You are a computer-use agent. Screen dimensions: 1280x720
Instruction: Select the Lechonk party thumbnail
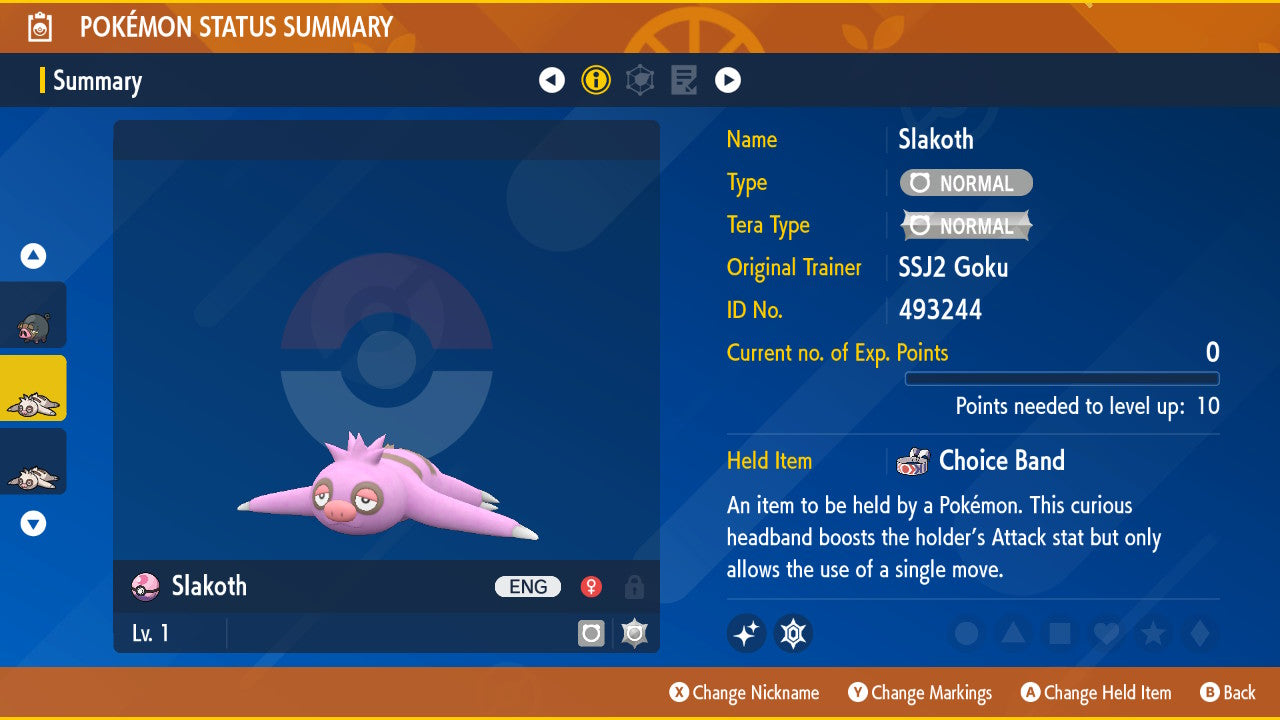click(x=33, y=315)
